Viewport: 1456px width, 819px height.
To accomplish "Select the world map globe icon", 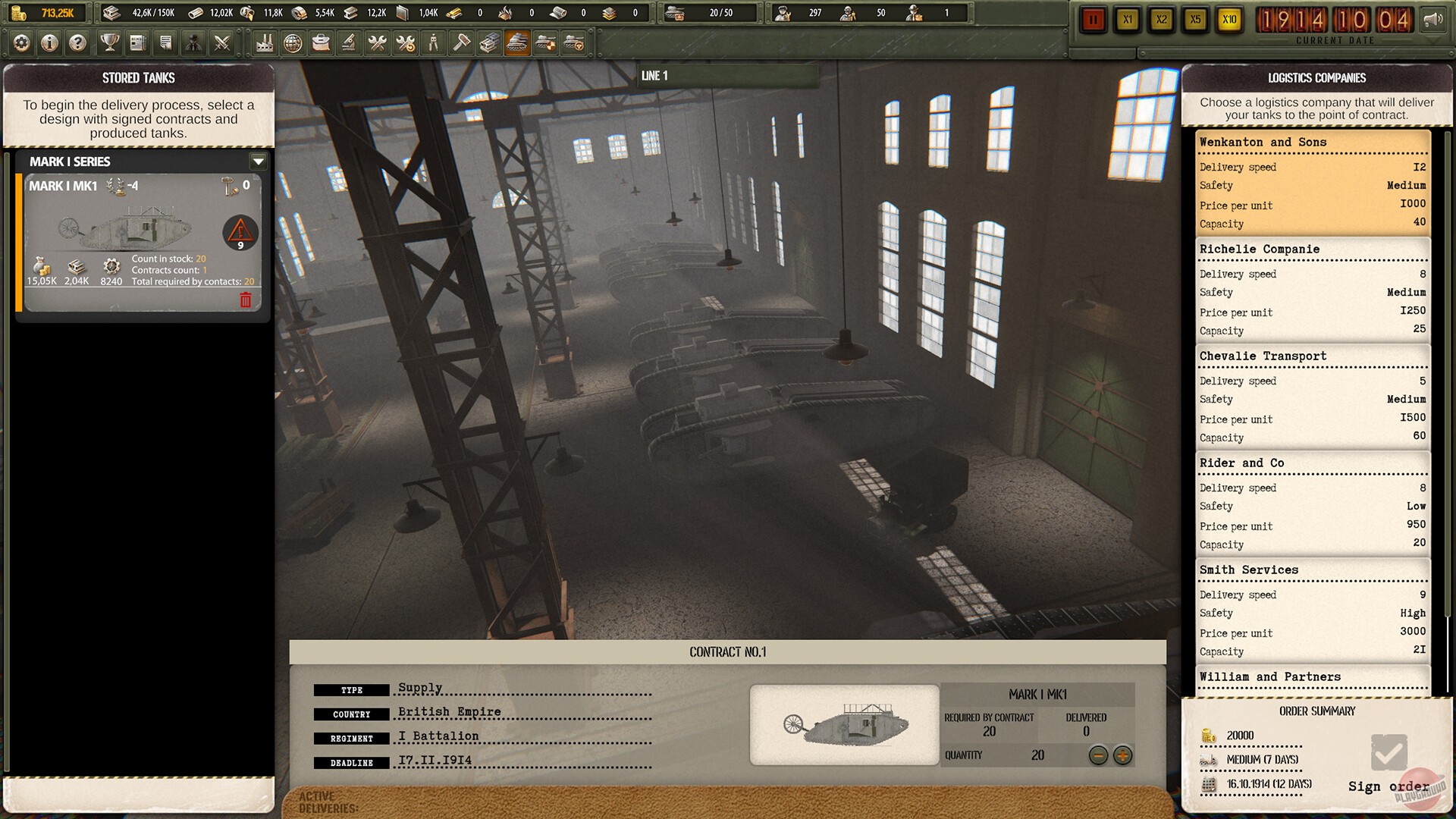I will pyautogui.click(x=293, y=43).
